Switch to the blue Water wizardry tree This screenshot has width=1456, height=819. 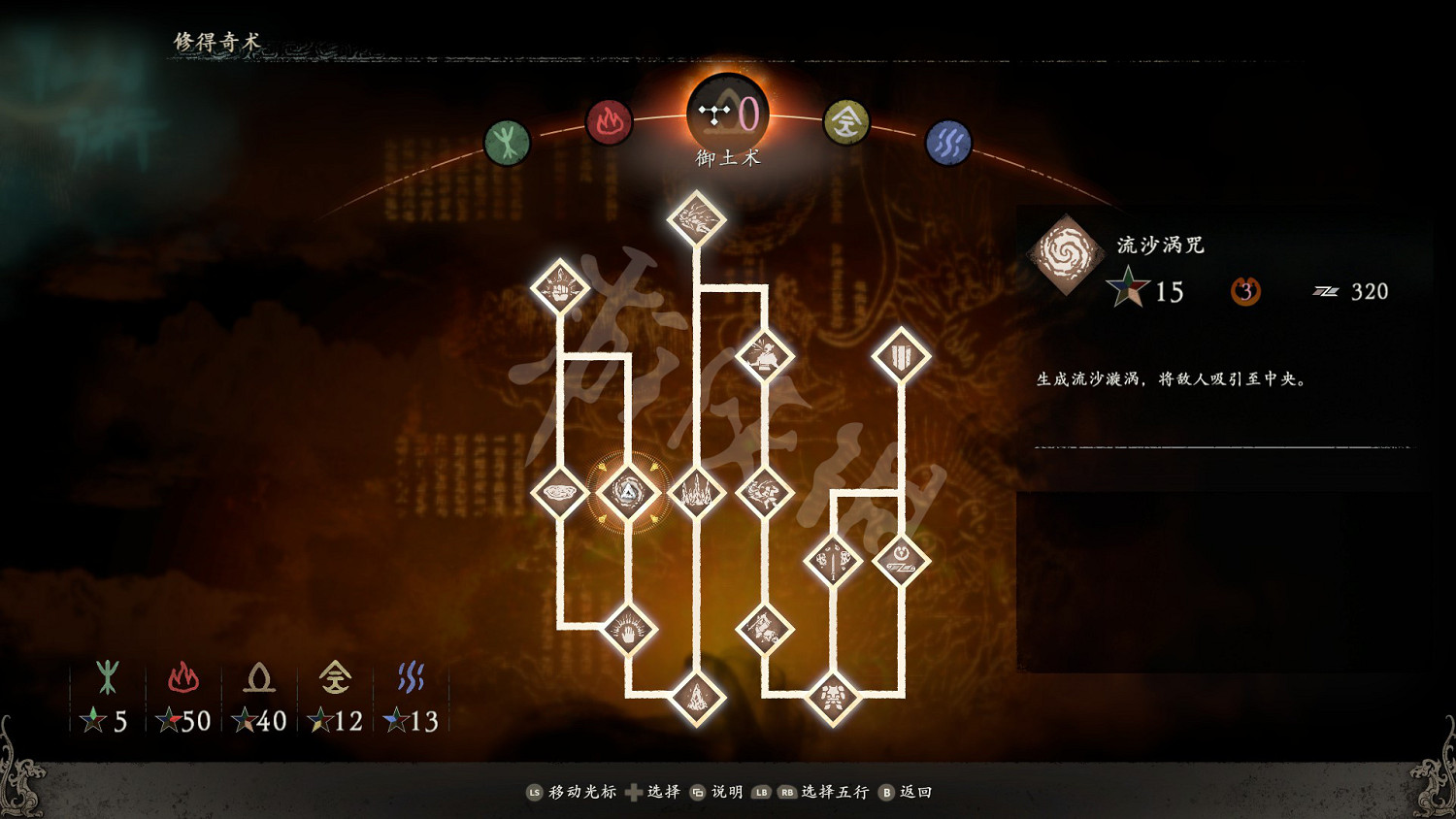949,141
